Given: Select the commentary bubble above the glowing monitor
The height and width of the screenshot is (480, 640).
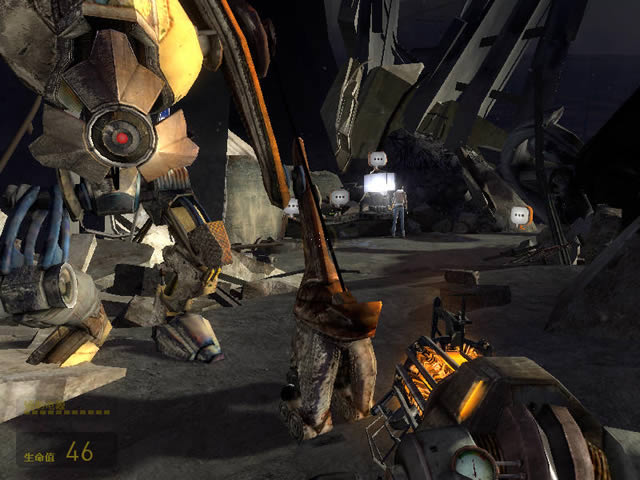Looking at the screenshot, I should (x=377, y=159).
